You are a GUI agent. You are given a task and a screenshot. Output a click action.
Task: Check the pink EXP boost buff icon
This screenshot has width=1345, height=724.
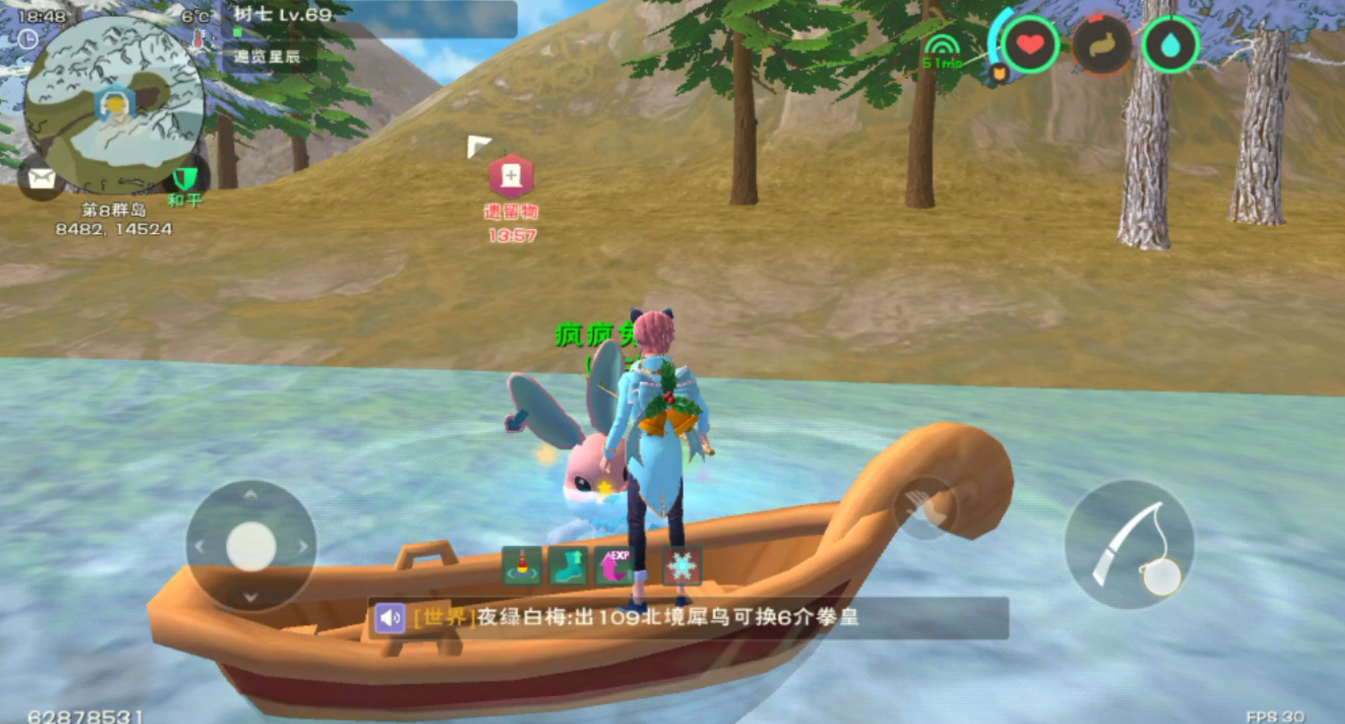(x=614, y=566)
